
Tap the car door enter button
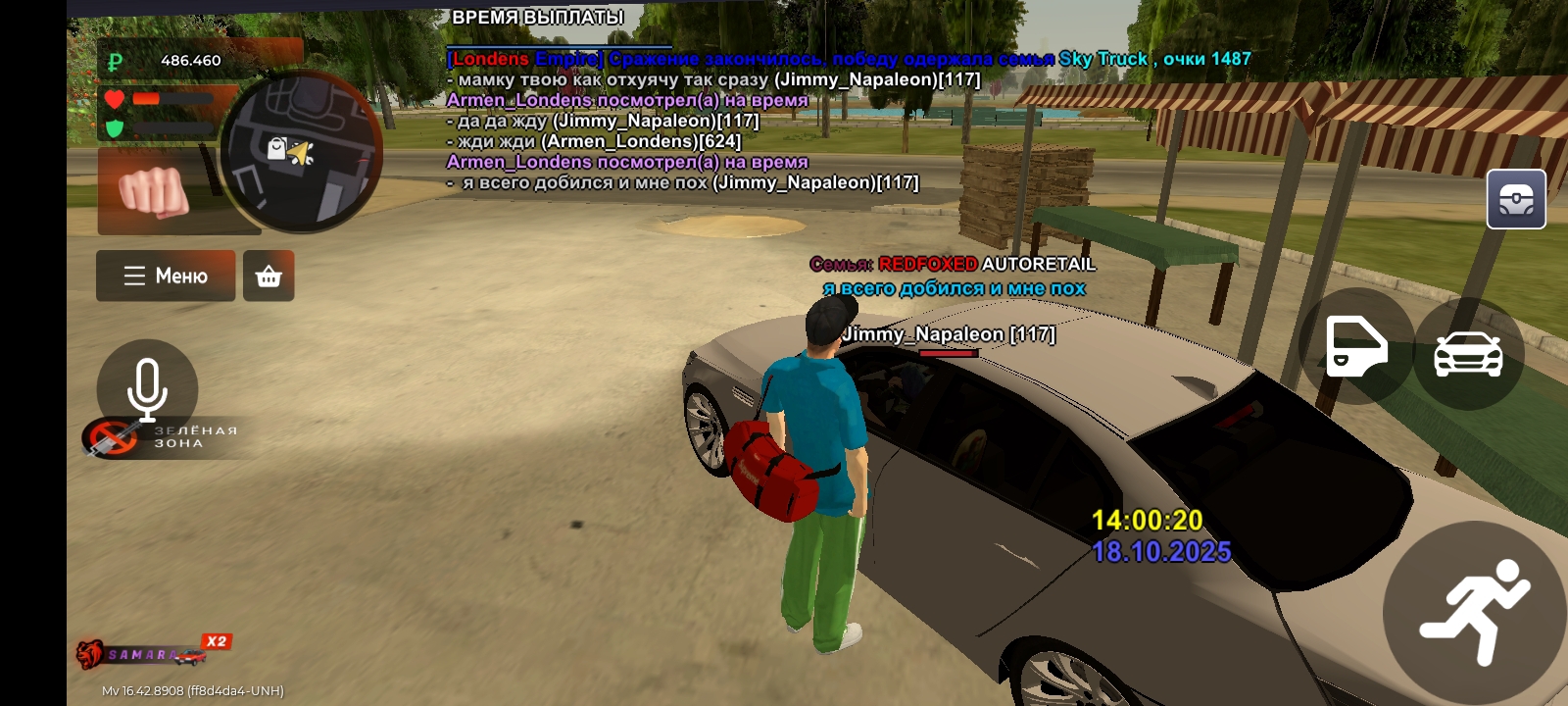pos(1356,346)
